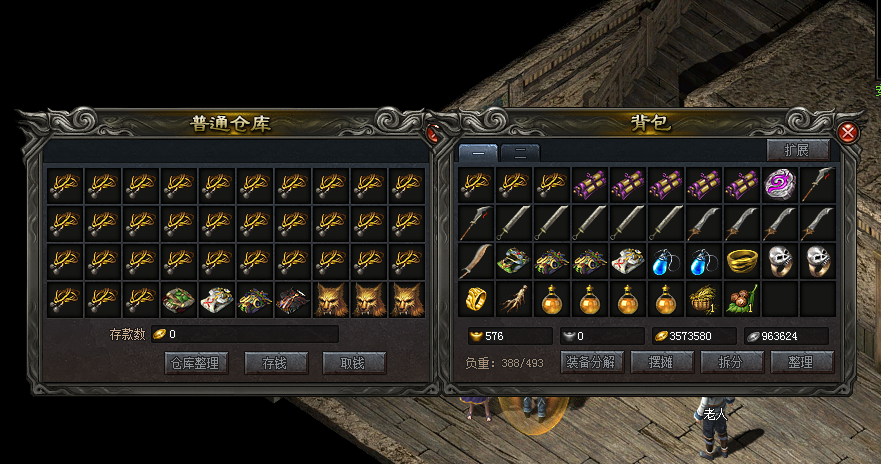Select the dark red armor in warehouse
Image resolution: width=881 pixels, height=464 pixels.
[x=293, y=298]
